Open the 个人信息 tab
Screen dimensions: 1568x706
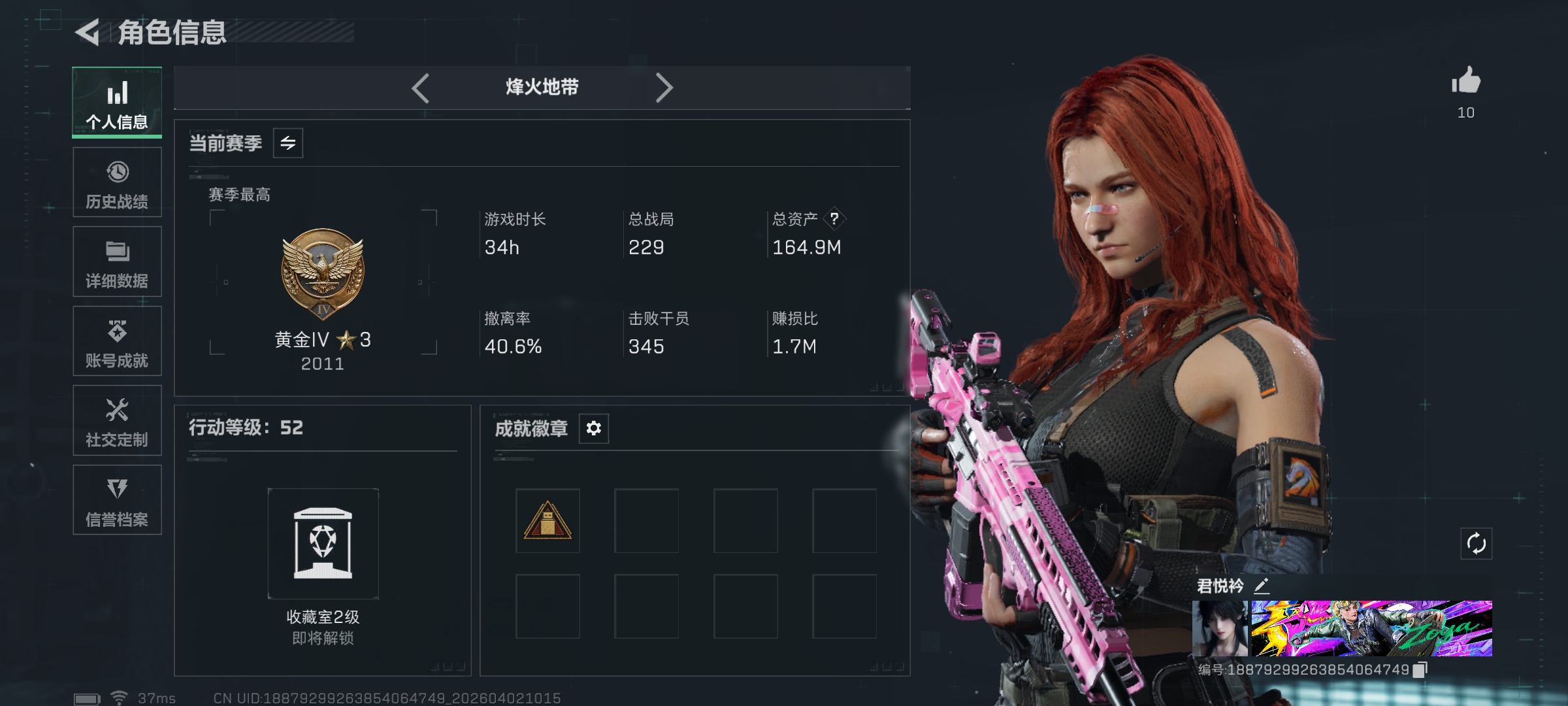(117, 103)
